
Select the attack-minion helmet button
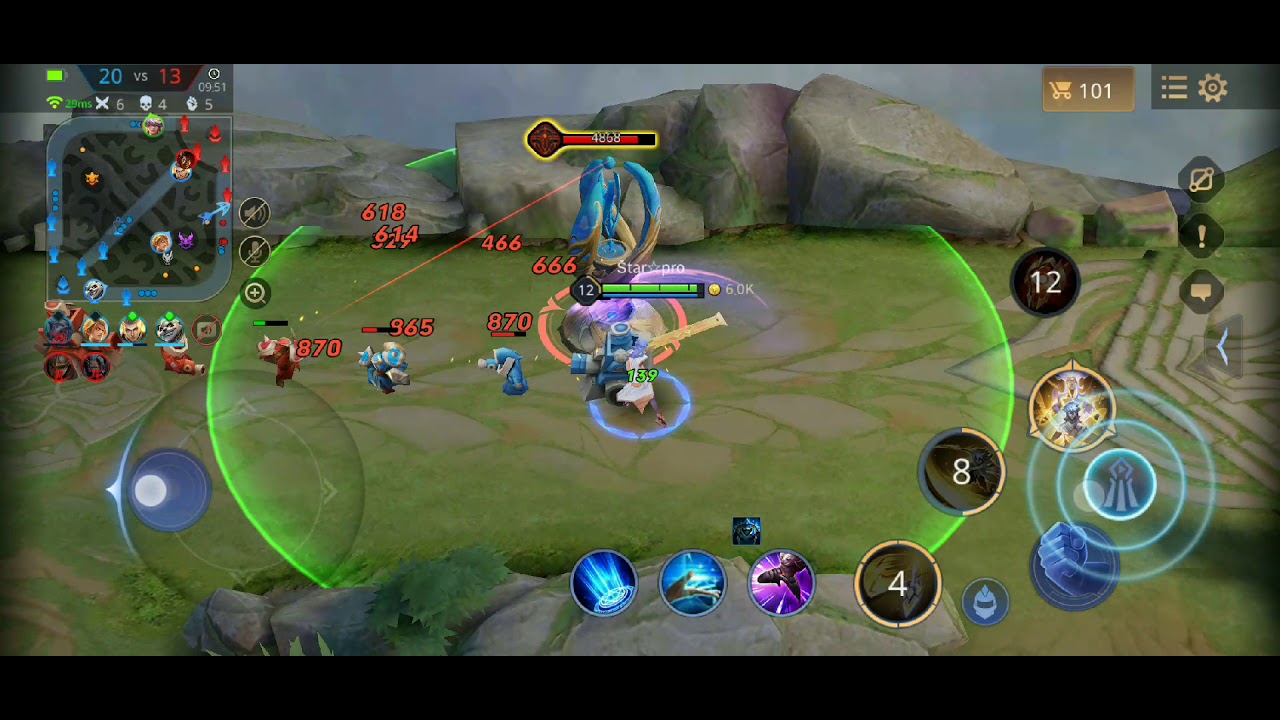tap(985, 601)
